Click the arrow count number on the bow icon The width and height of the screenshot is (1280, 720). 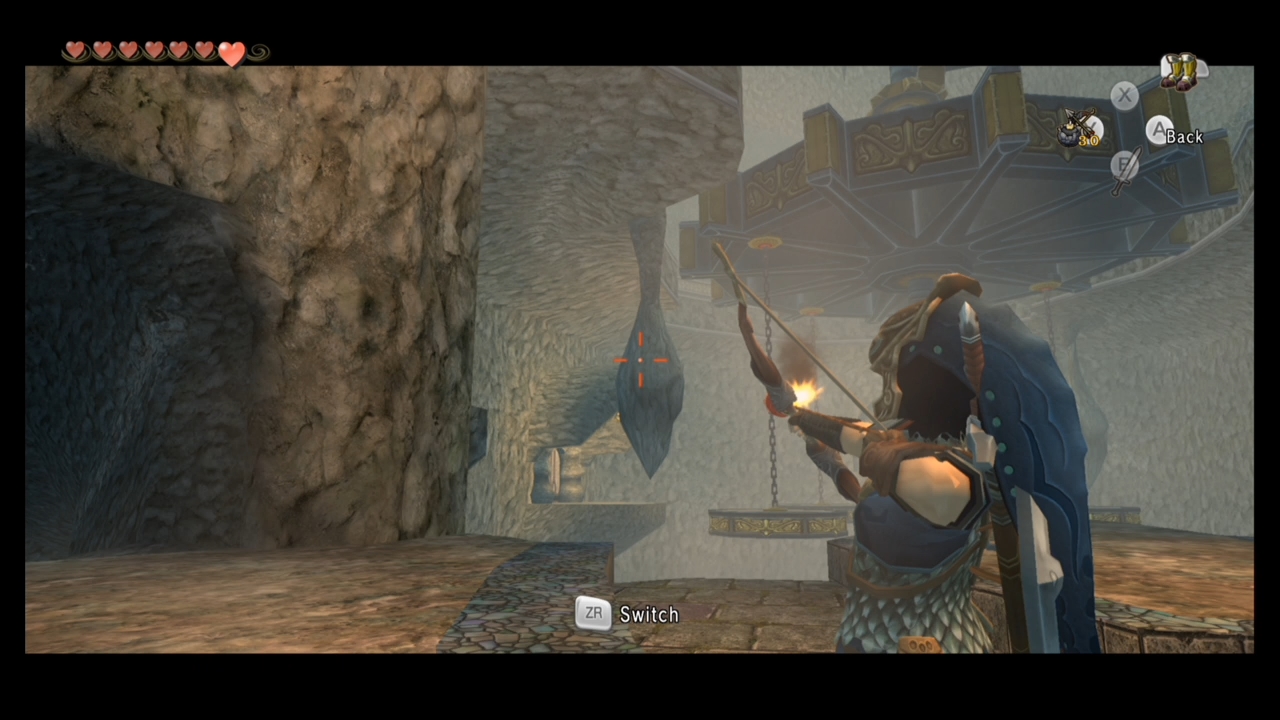coord(1088,141)
